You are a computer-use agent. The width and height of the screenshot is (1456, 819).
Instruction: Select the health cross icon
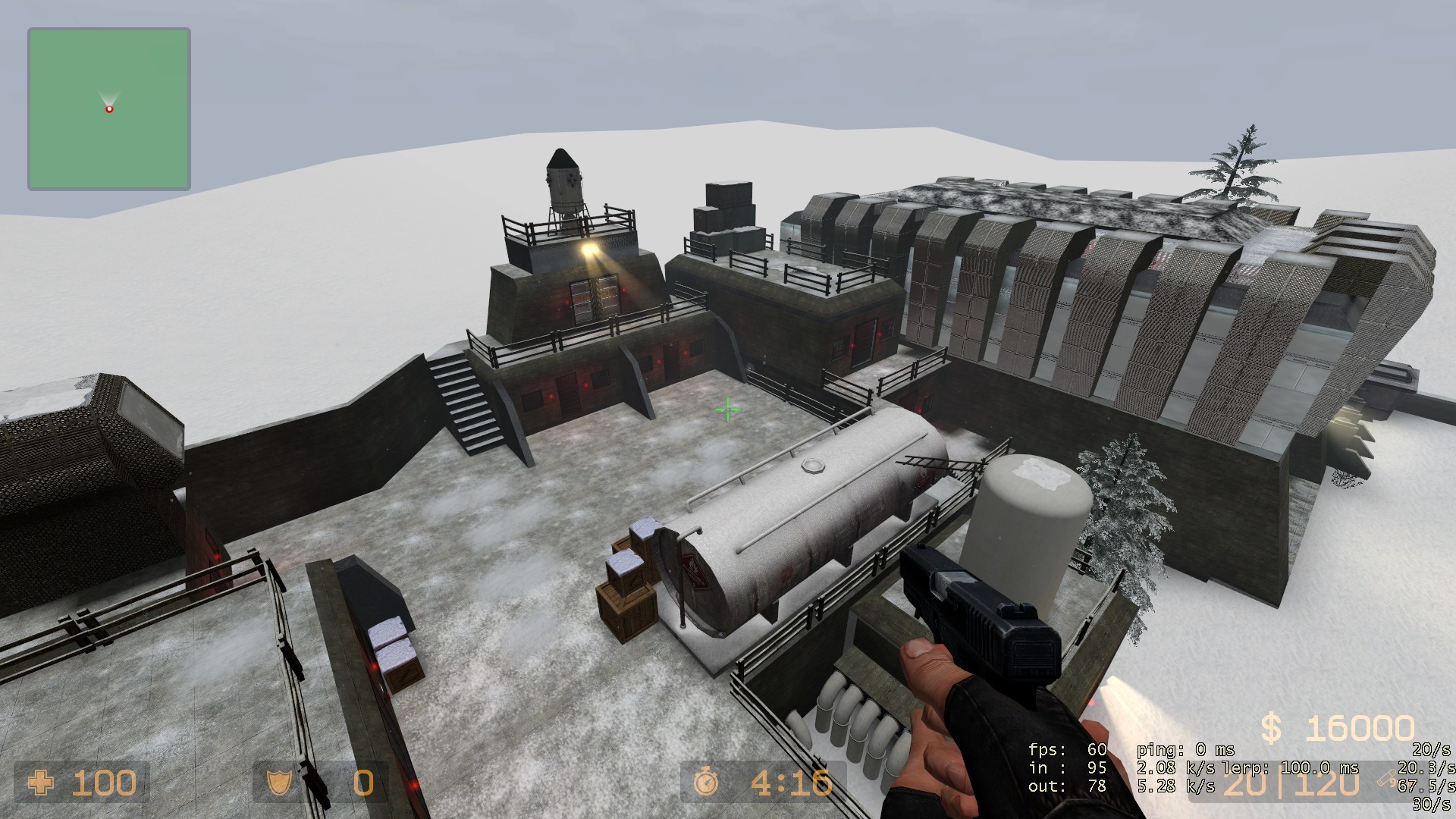tap(41, 783)
